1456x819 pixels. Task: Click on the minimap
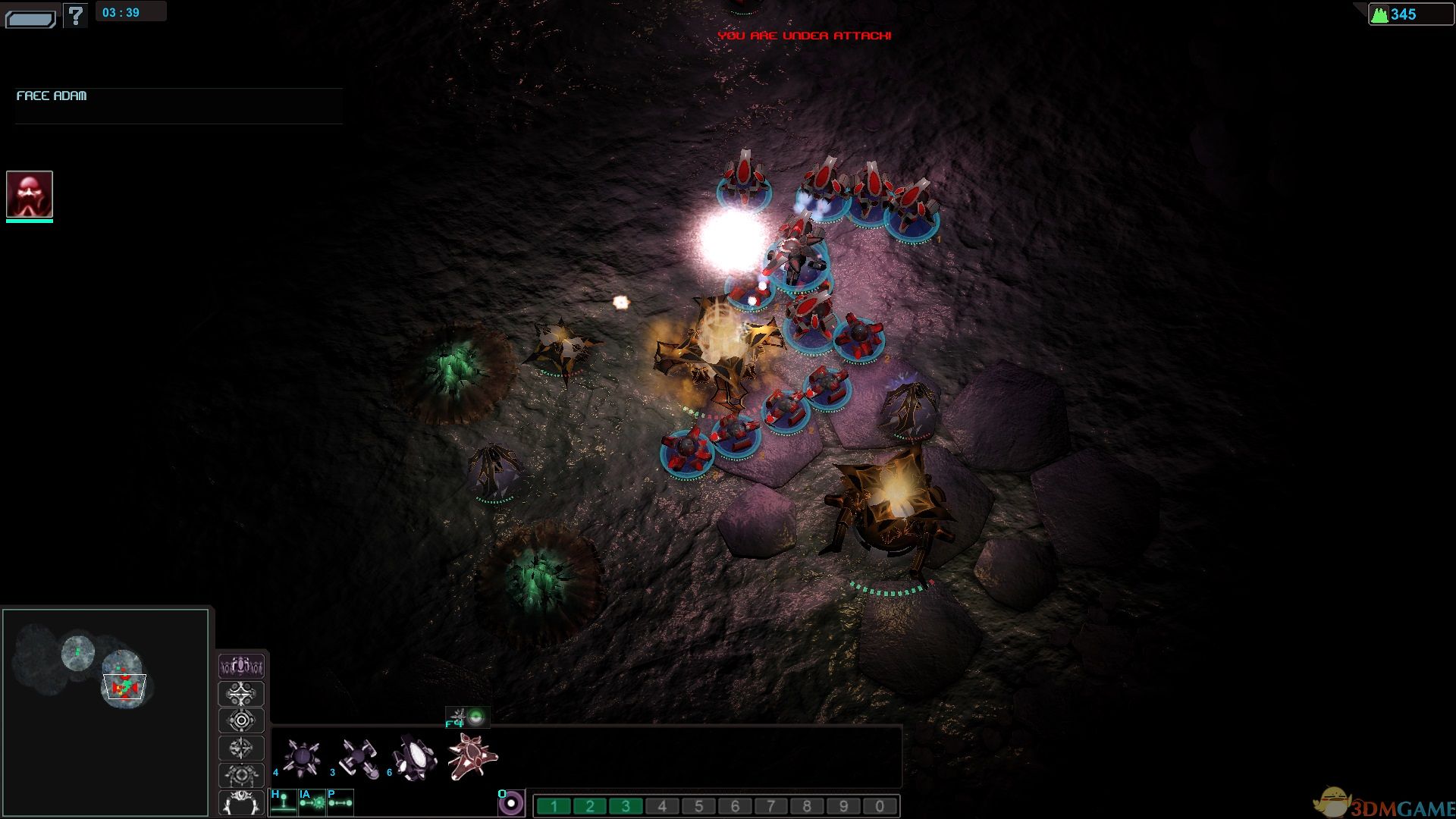point(105,711)
